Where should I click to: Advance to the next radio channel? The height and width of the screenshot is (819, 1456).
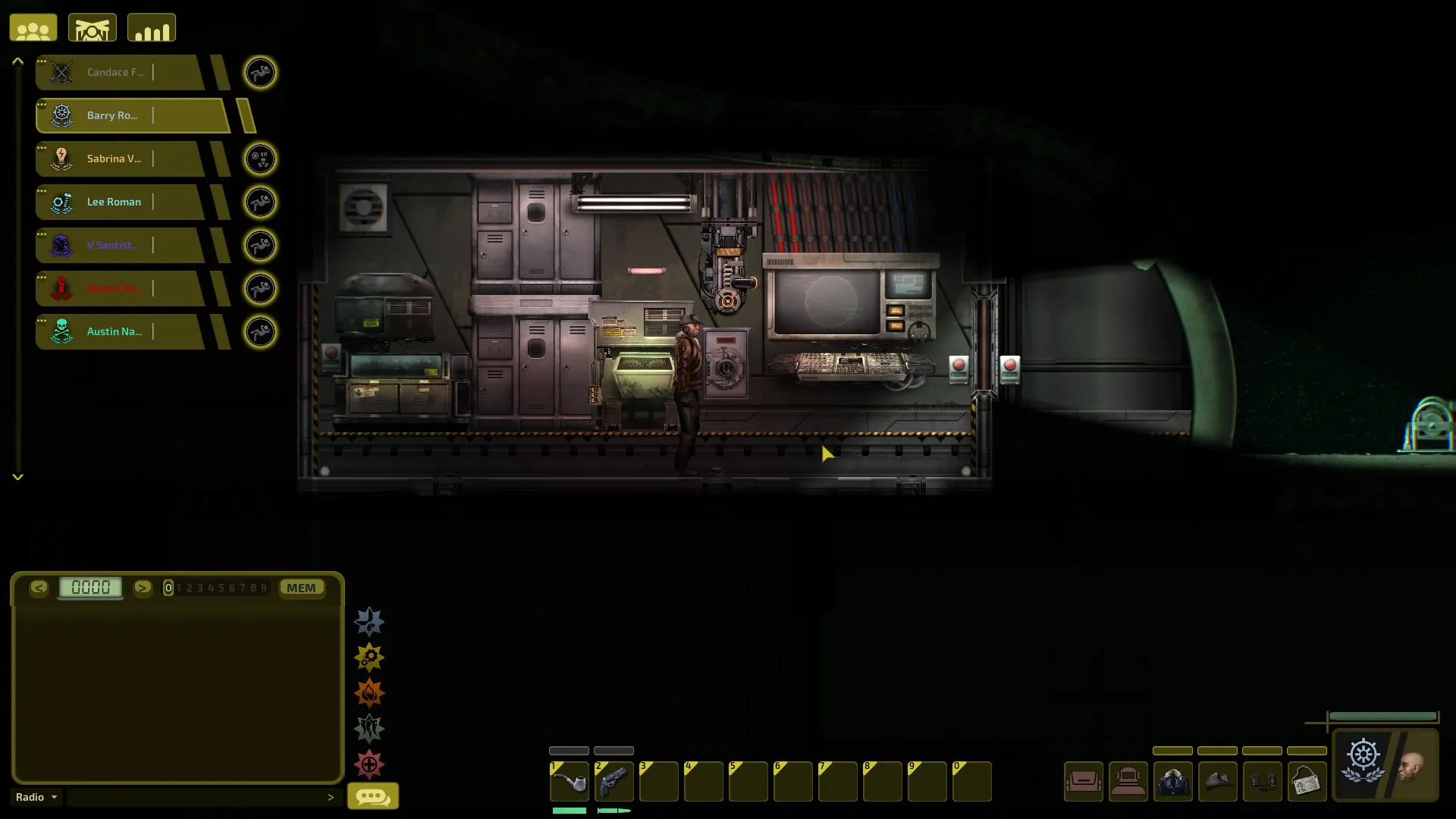pyautogui.click(x=142, y=588)
